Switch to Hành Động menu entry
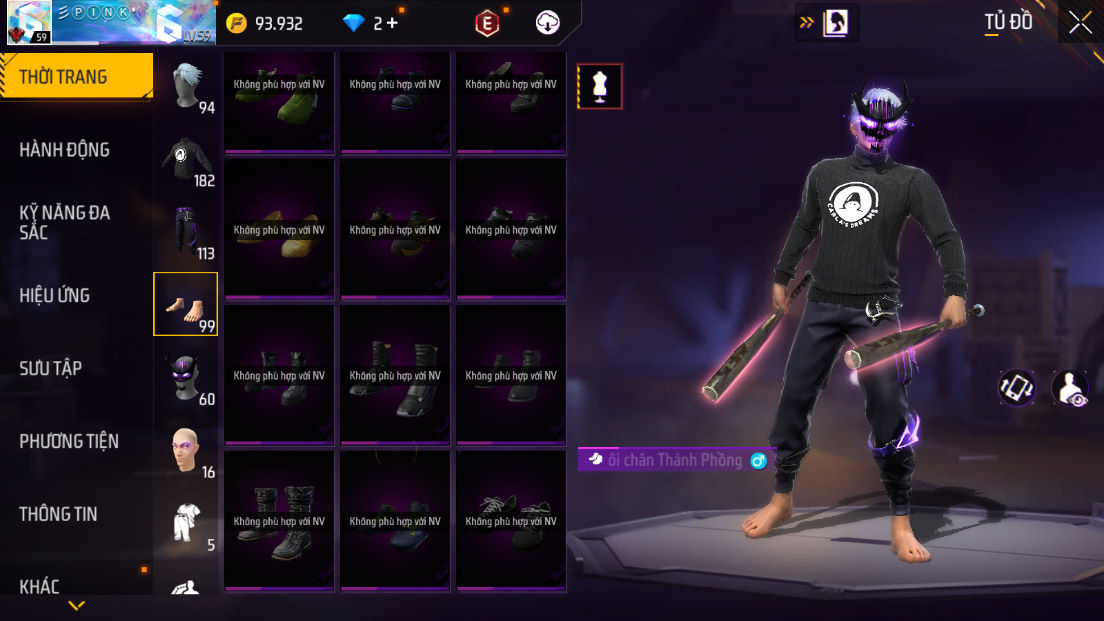1104x621 pixels. coord(65,150)
